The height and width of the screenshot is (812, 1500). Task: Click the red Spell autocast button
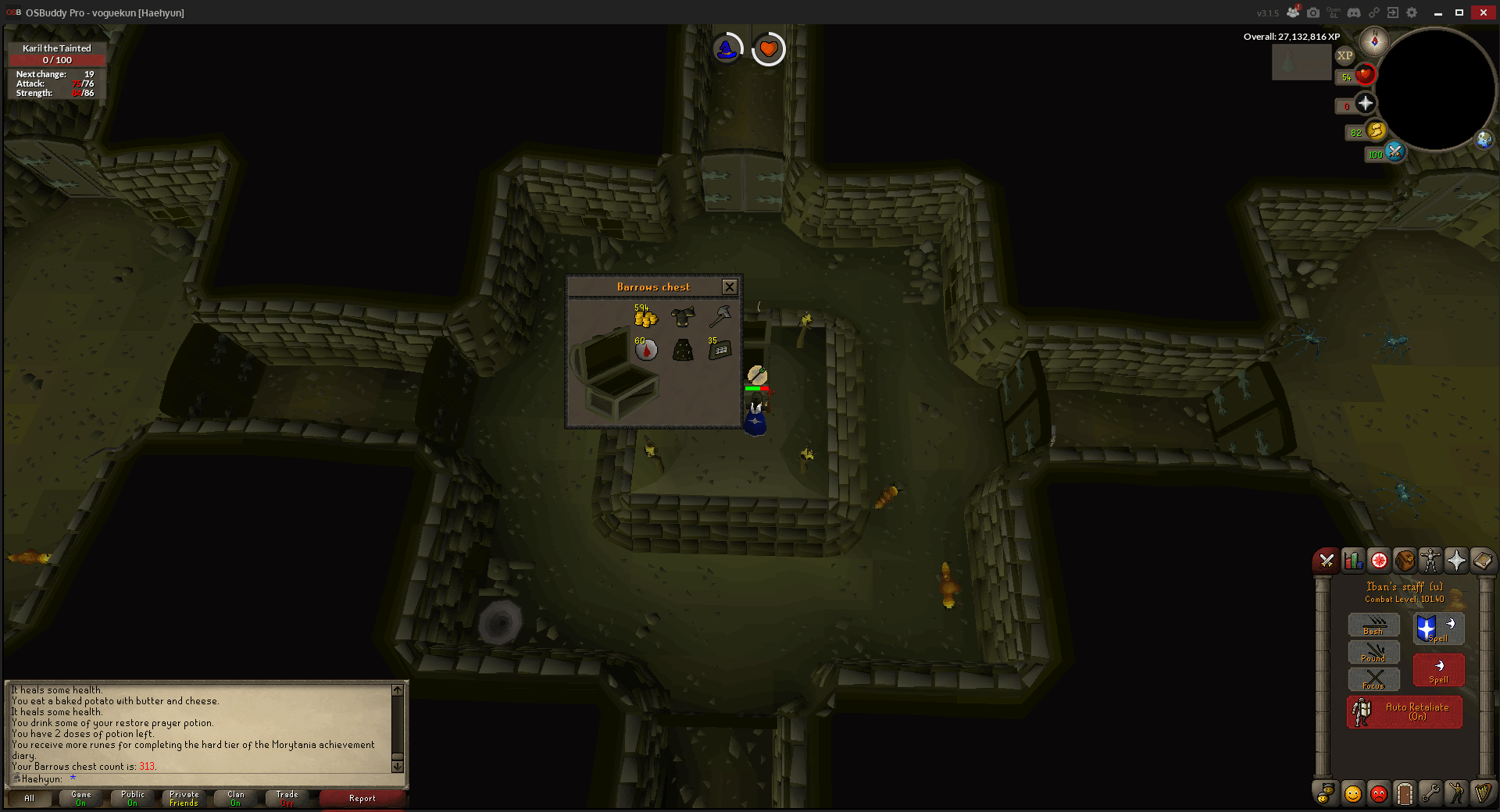pos(1438,670)
